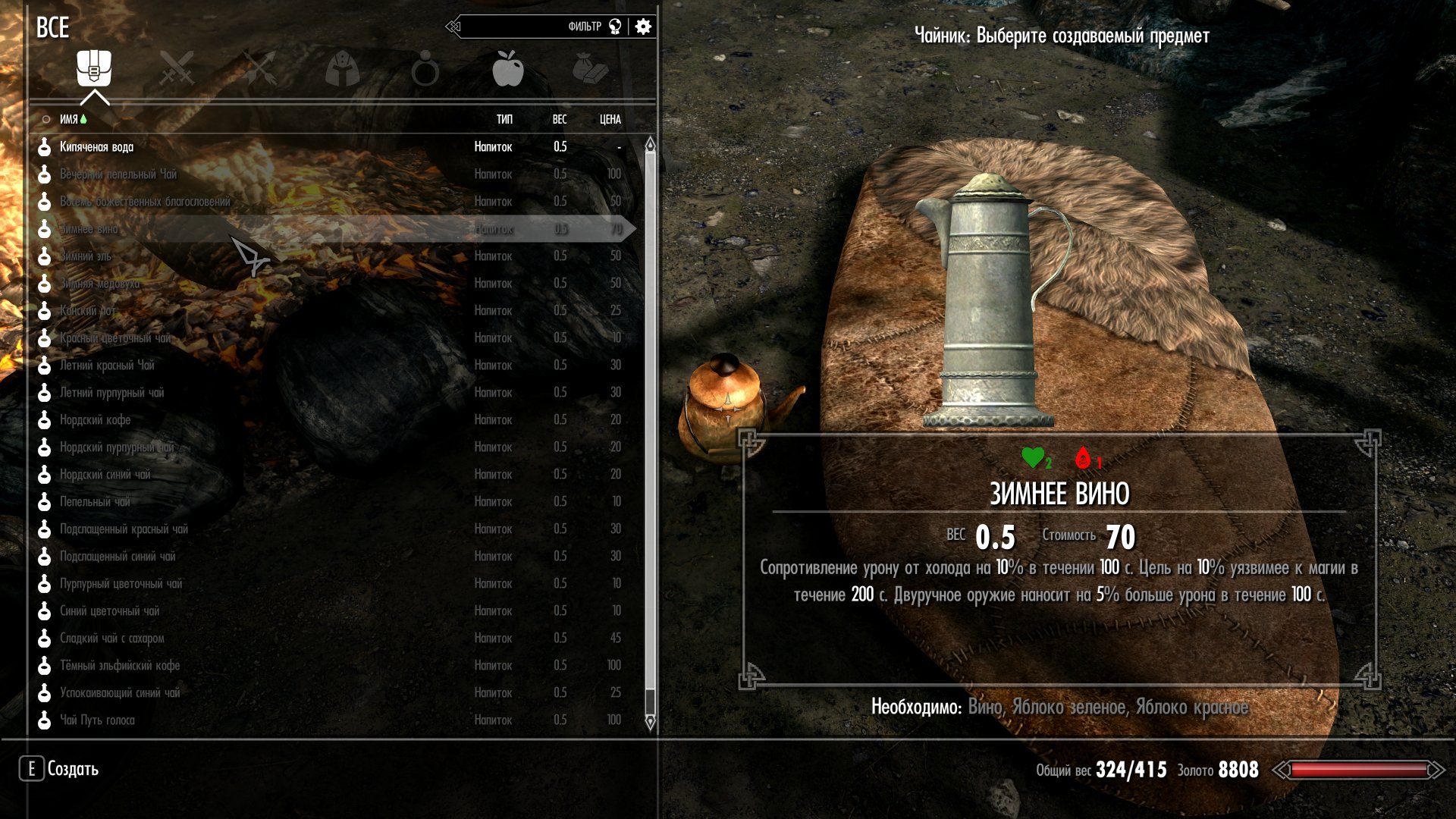Sort items by ВЕС column header
The width and height of the screenshot is (1456, 819).
(560, 120)
